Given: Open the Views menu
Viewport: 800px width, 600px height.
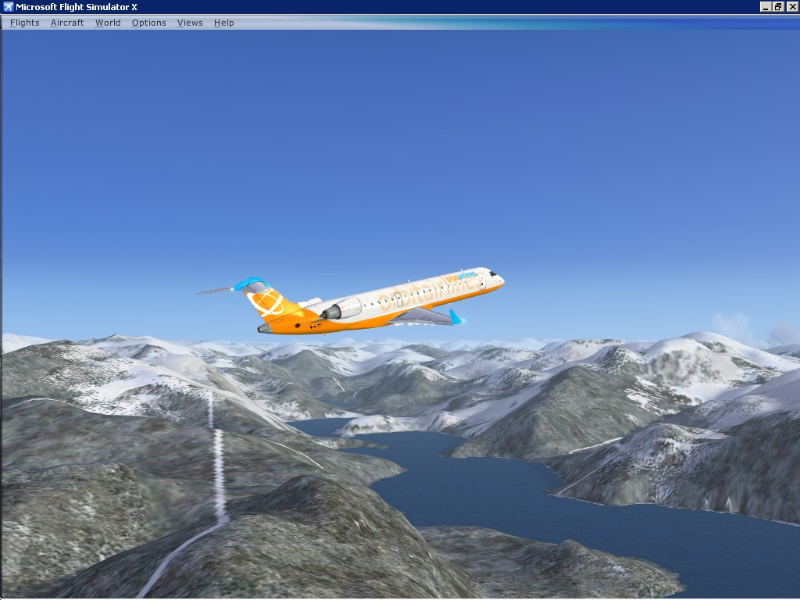Looking at the screenshot, I should coord(190,23).
